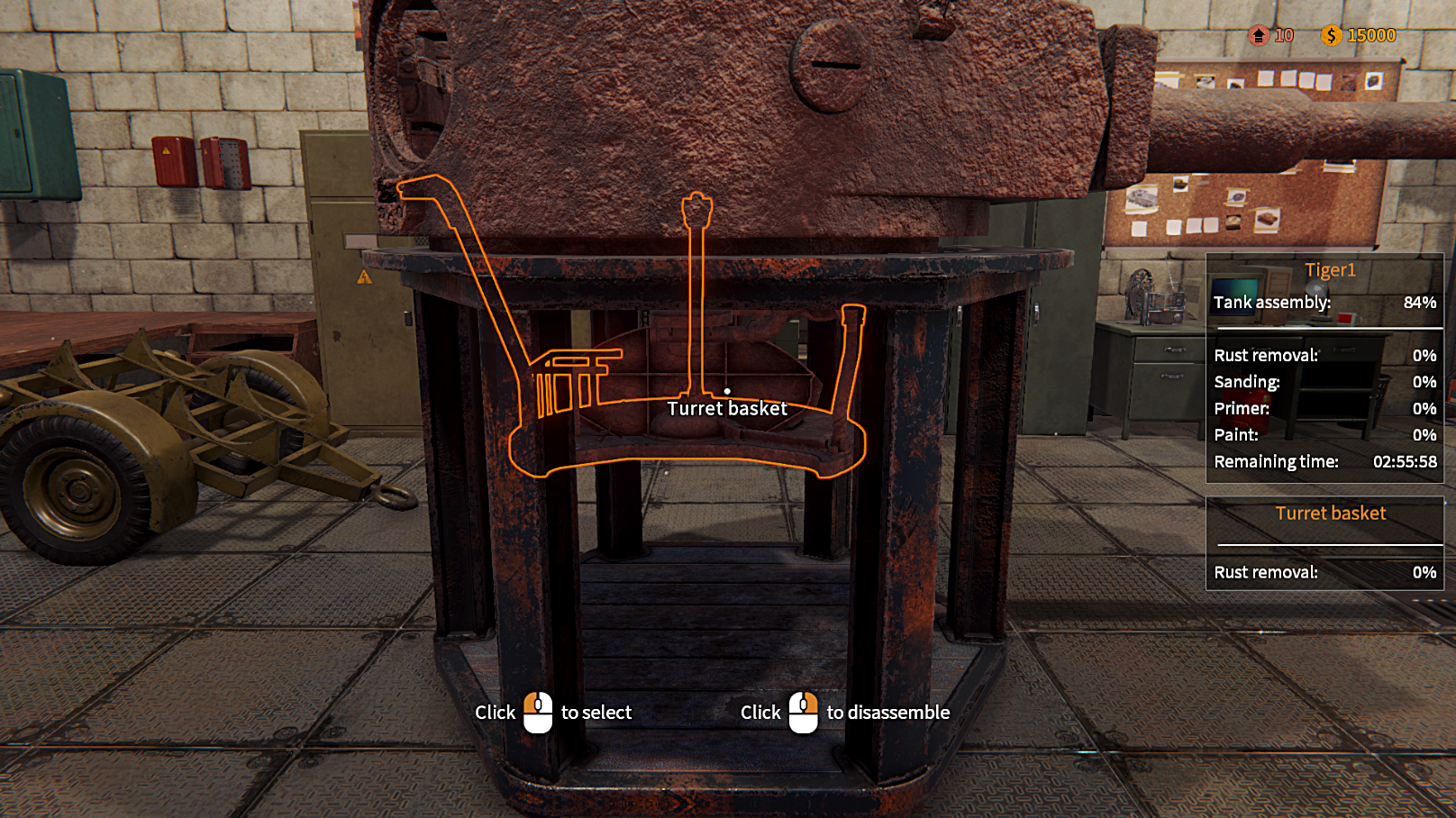1456x818 pixels.
Task: Click the Tank assembly 84% row
Action: [1324, 304]
